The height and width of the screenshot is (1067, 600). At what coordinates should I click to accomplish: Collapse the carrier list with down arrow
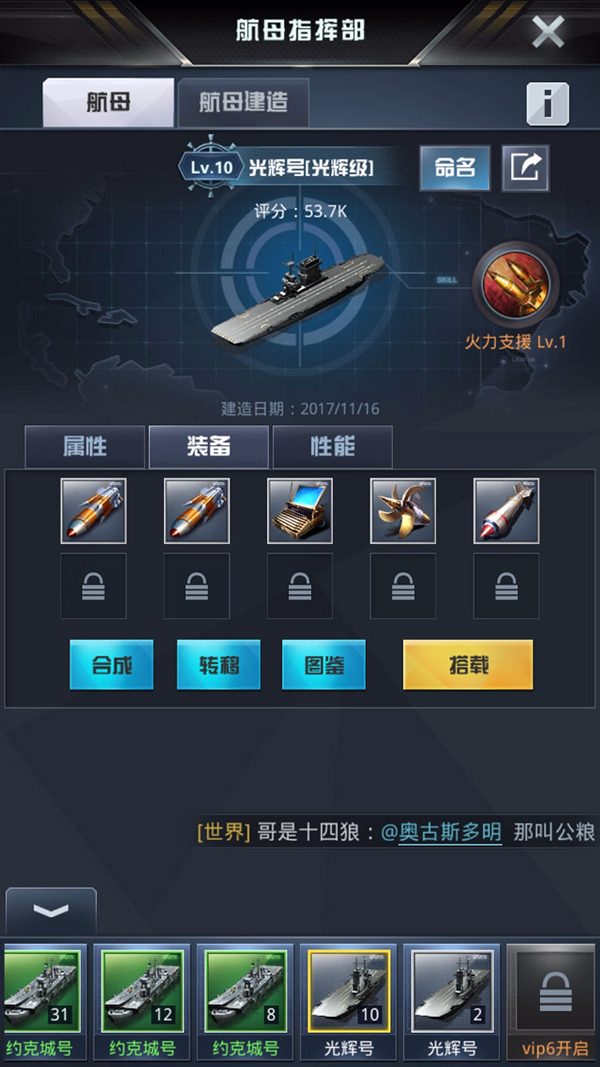[51, 911]
